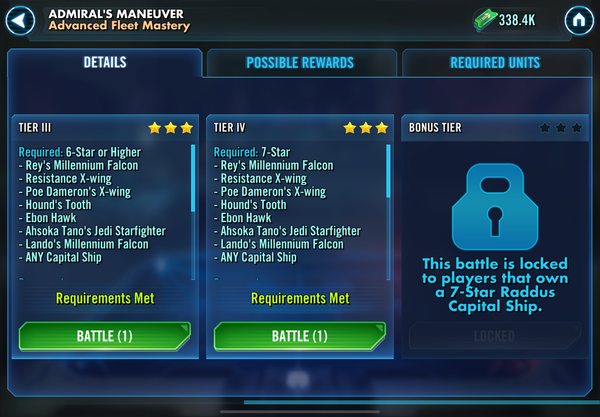Click the locked Bonus Tier button
The width and height of the screenshot is (600, 417).
click(494, 336)
